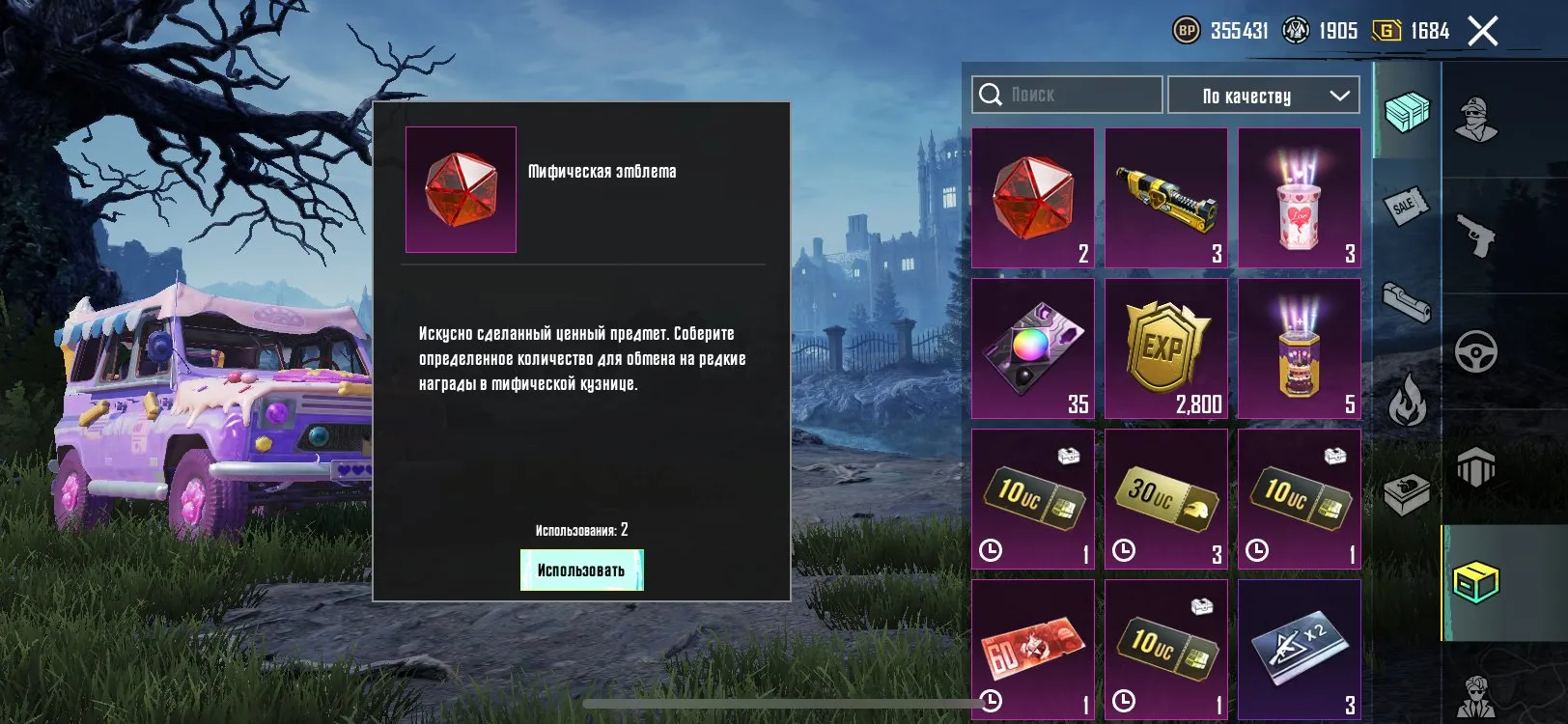Select the SALE ticket category icon
This screenshot has height=724, width=1568.
(x=1406, y=205)
